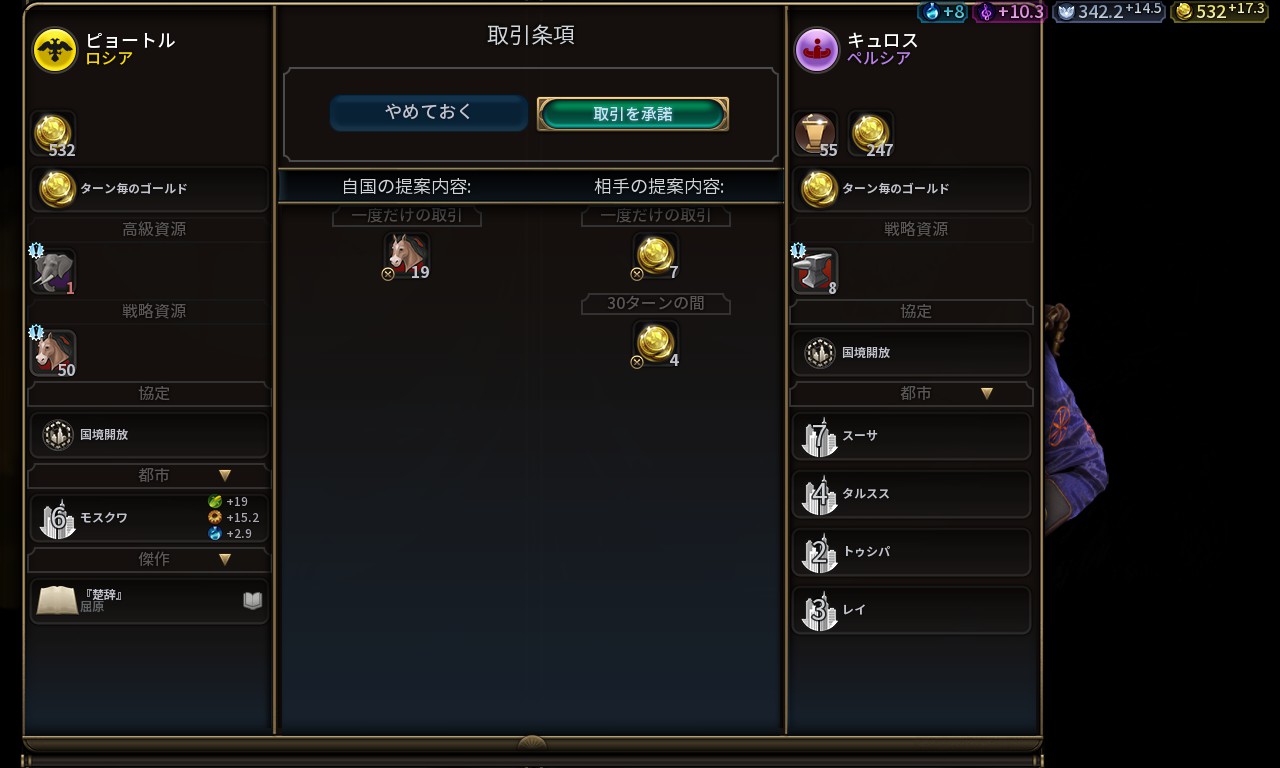This screenshot has height=768, width=1280.
Task: Add Russia's ターン毎のゴールド to the deal
Action: click(x=150, y=189)
